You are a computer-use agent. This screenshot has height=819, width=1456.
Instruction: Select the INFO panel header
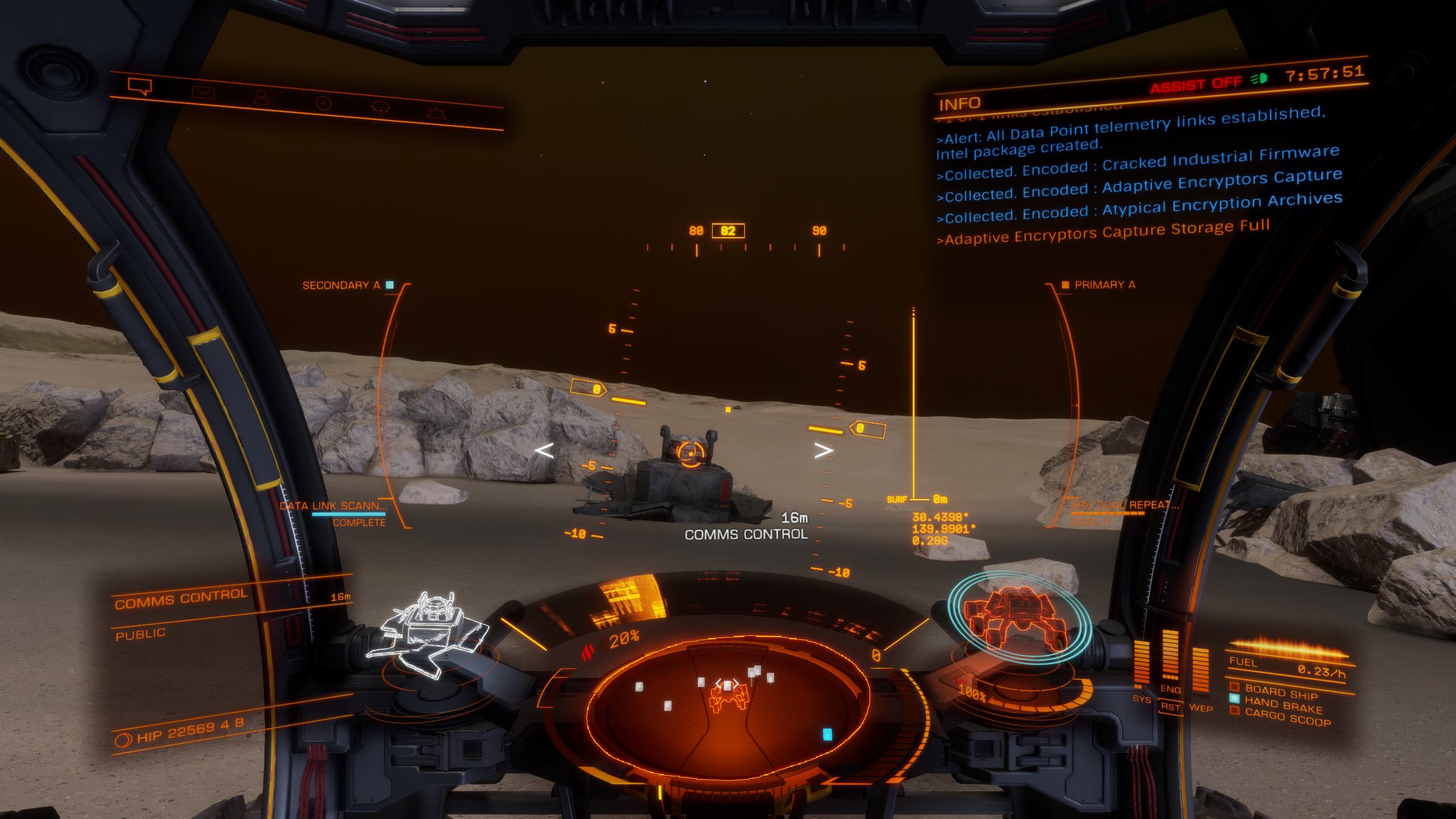coord(960,104)
